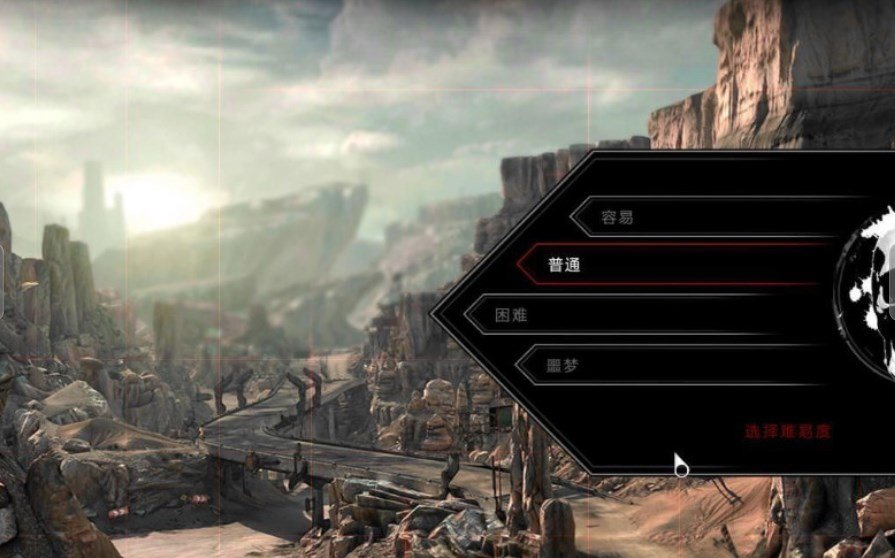Select the 容易 (Easy) difficulty
This screenshot has height=558, width=895.
point(700,217)
